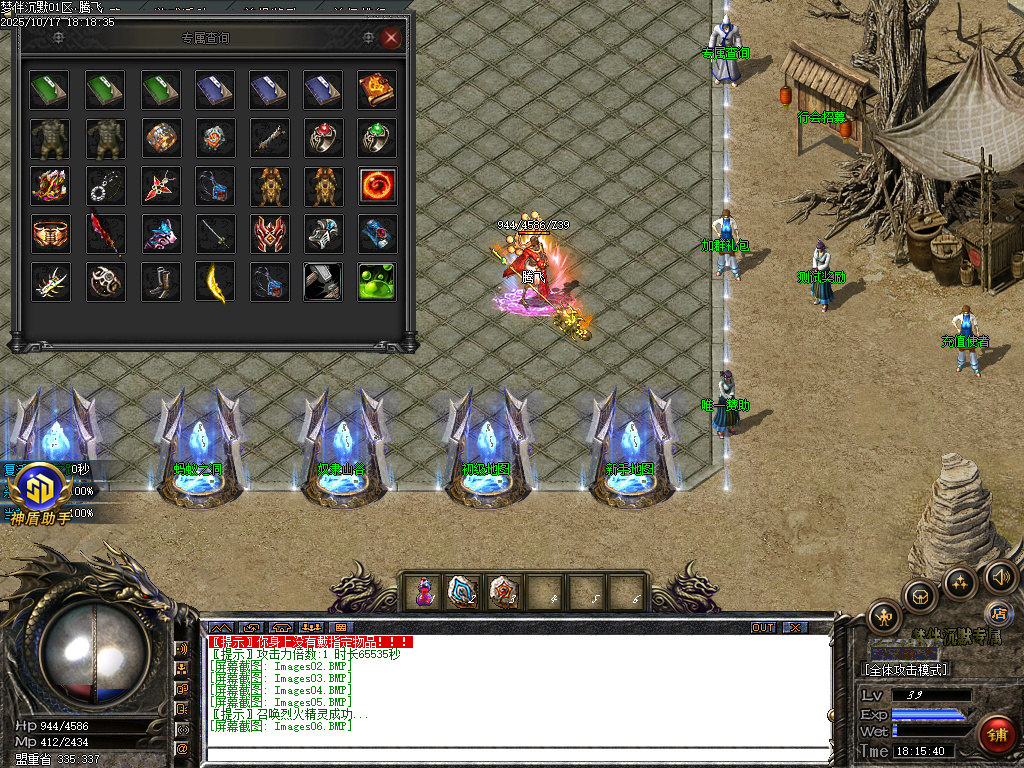Pick the leather boots item
Image resolution: width=1024 pixels, height=768 pixels.
160,282
